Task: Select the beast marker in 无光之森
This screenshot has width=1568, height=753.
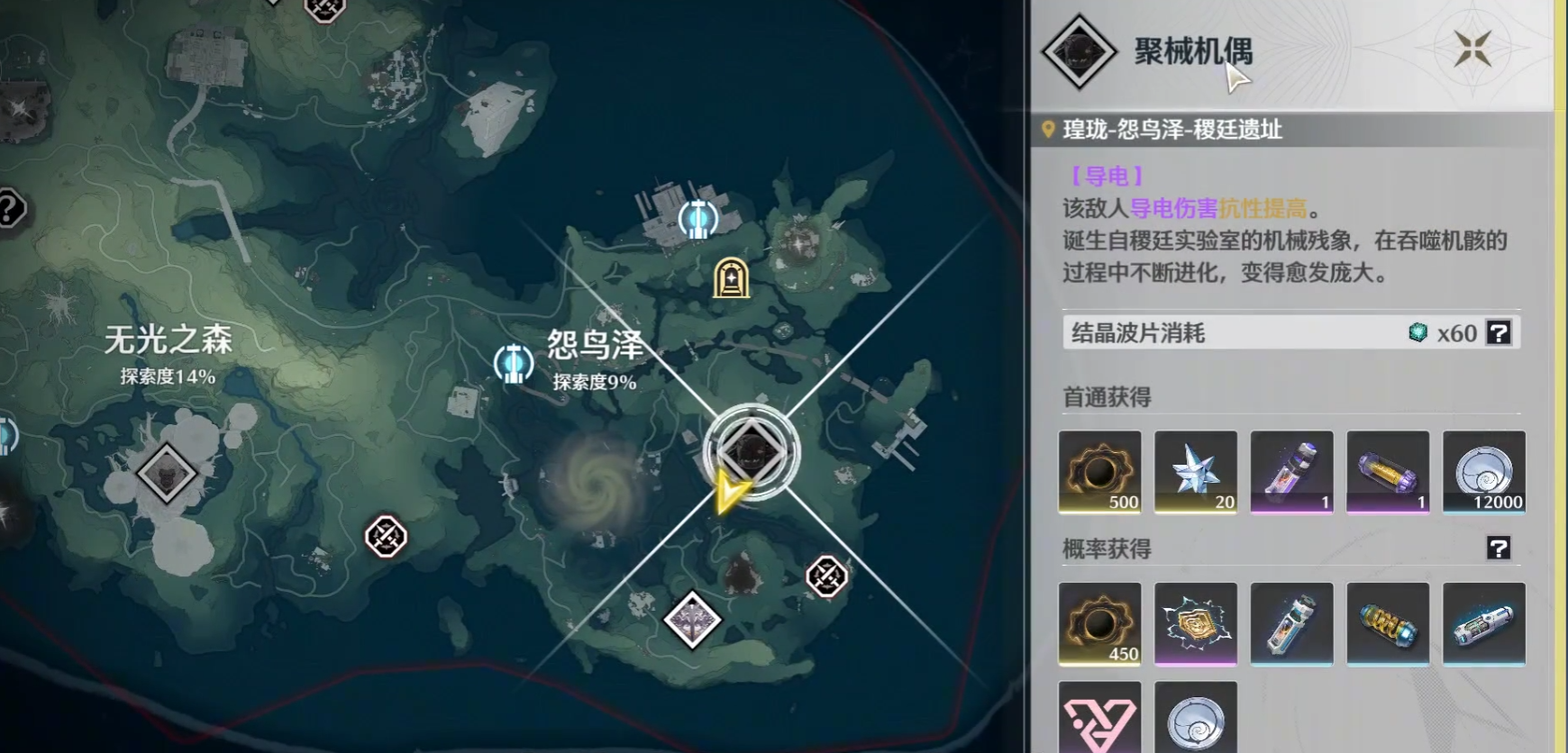Action: click(164, 472)
